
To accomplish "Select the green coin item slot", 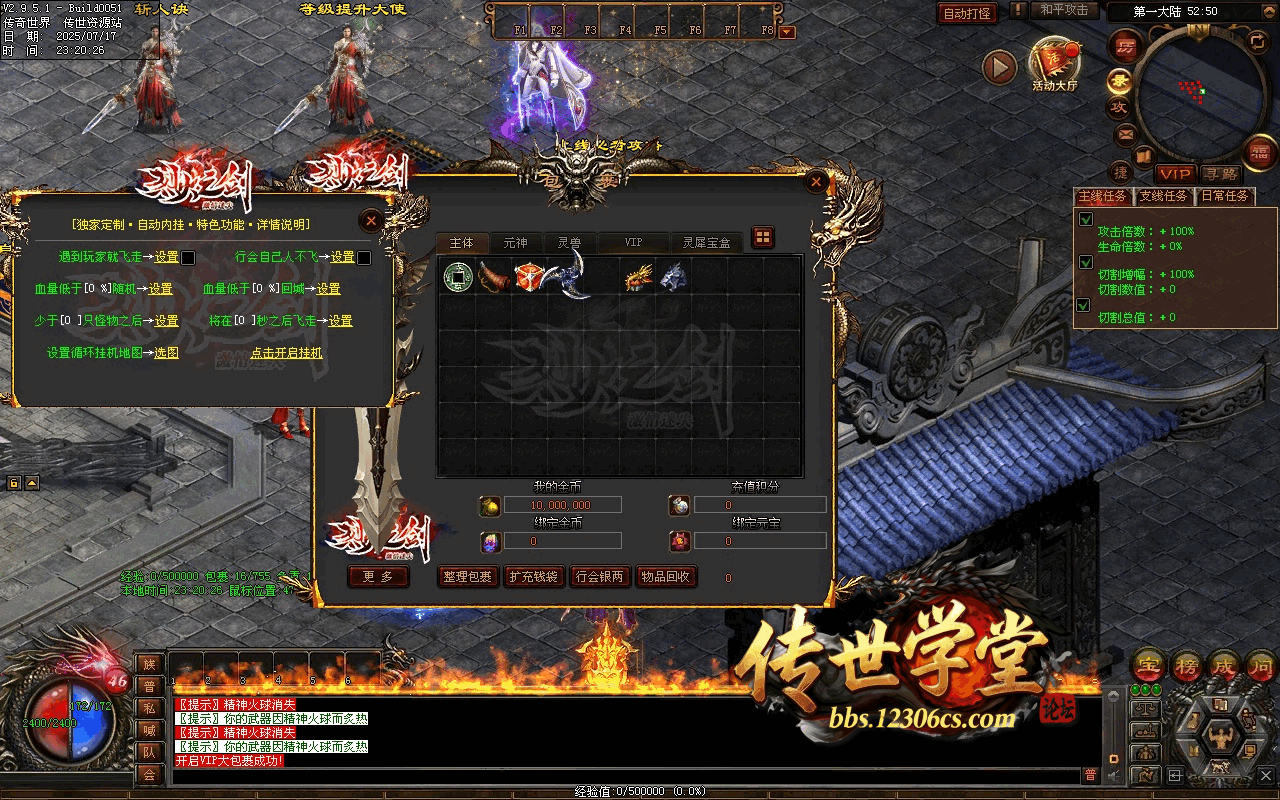I will point(457,276).
